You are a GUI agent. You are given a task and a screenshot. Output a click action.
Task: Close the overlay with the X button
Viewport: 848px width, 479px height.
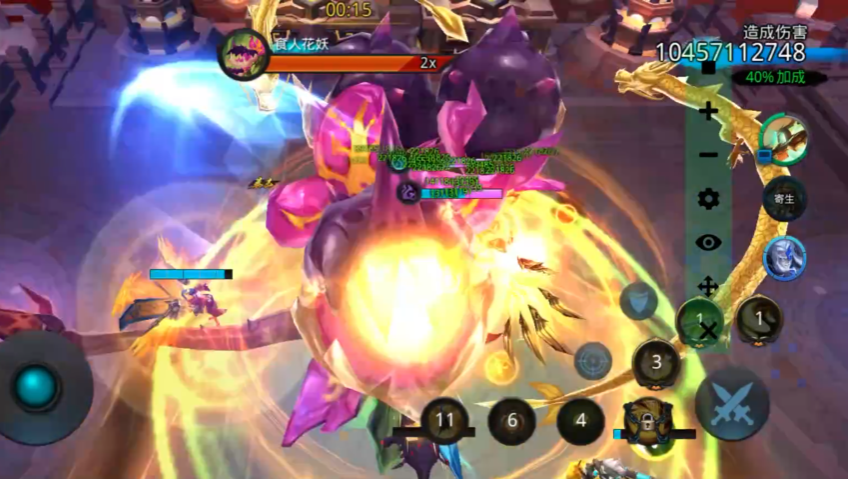(708, 330)
